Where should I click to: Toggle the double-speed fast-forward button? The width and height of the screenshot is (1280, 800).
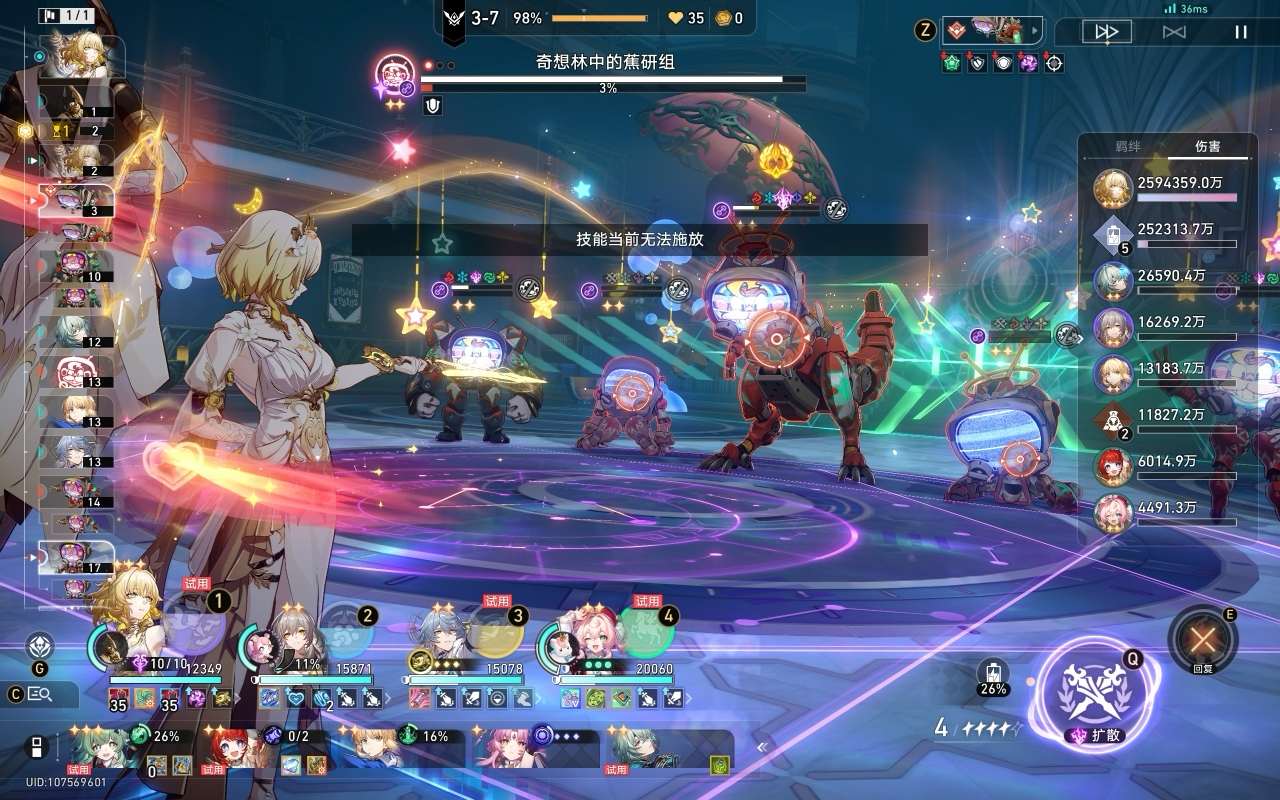pos(1106,32)
